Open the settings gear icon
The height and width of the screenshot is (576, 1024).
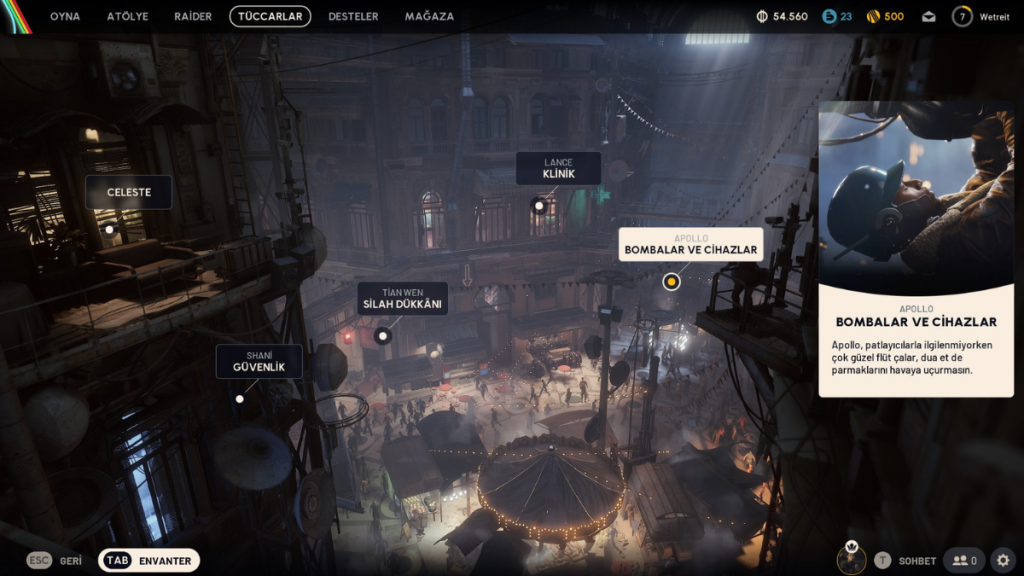point(1003,561)
